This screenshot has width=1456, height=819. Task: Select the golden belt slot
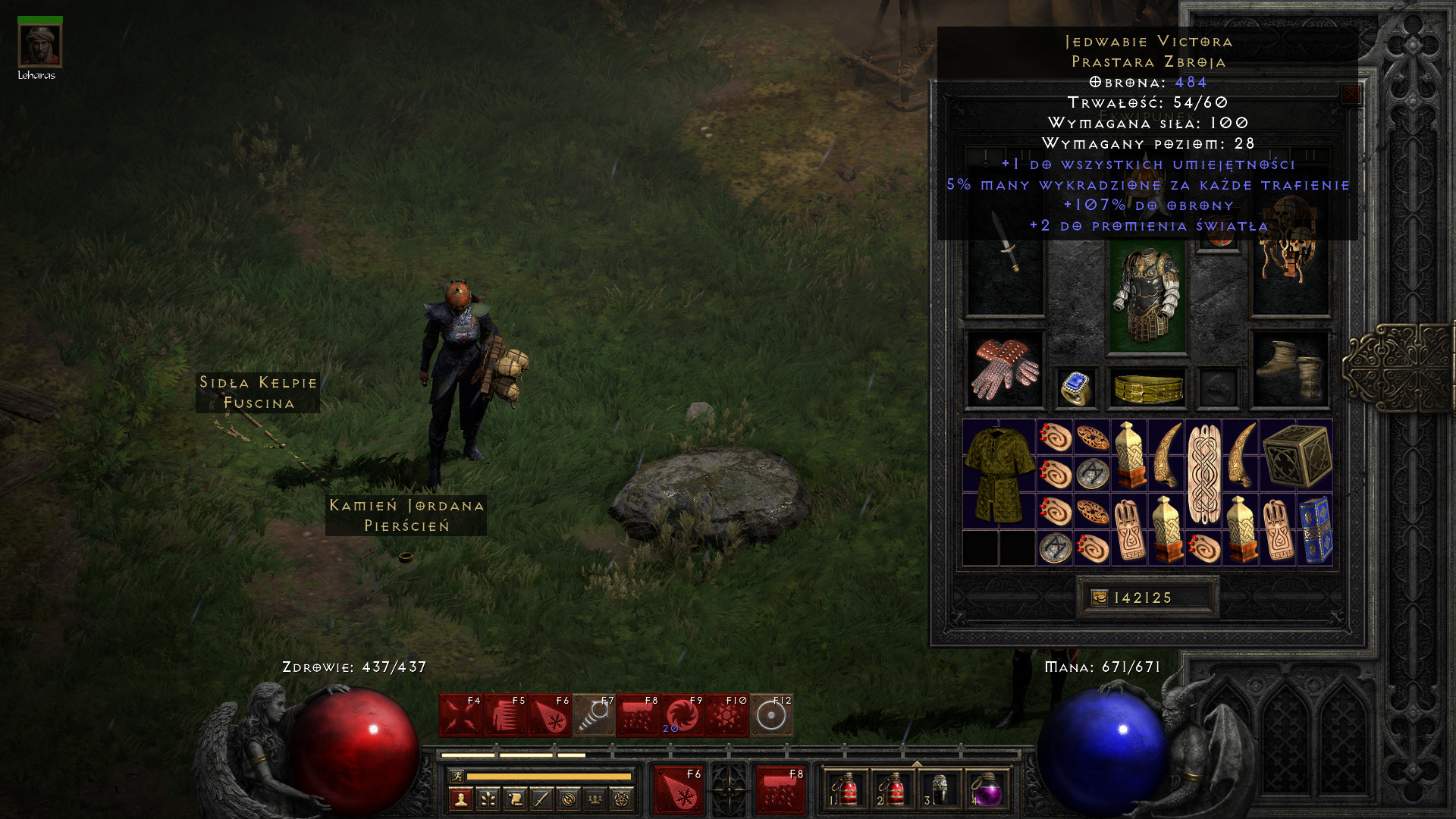[1147, 388]
